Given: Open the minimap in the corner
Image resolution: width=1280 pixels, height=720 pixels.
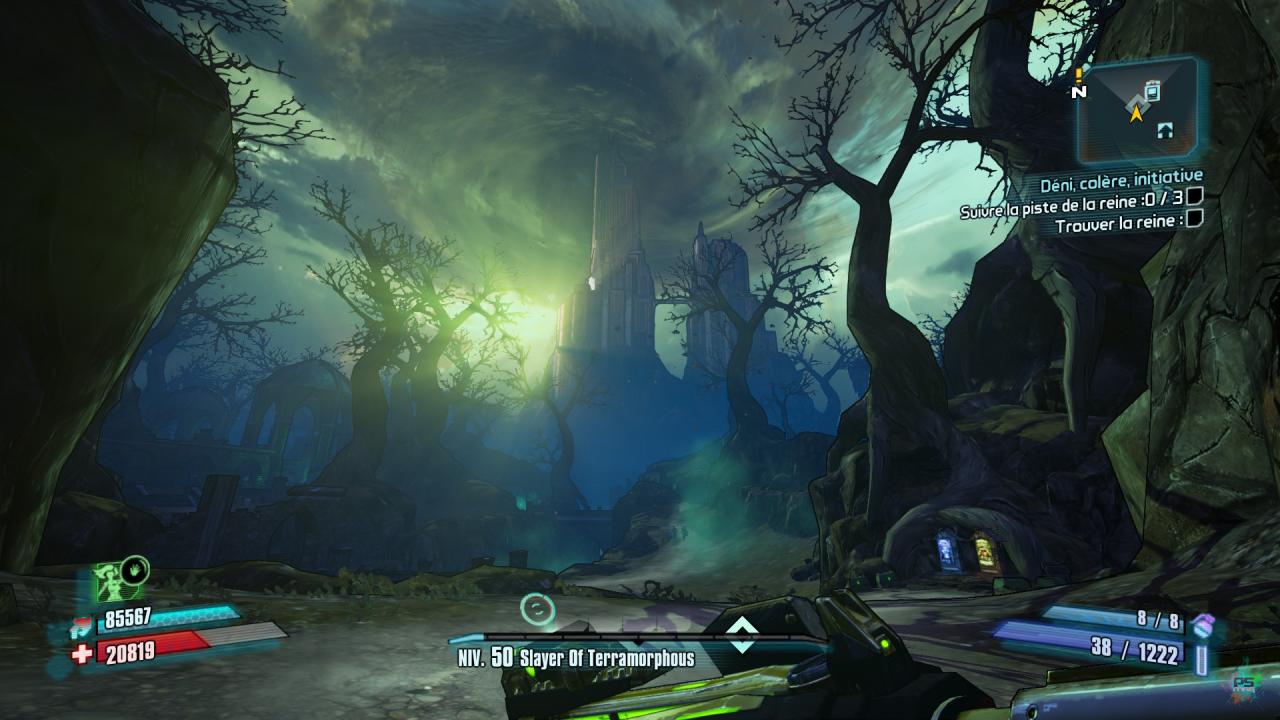Looking at the screenshot, I should (1138, 110).
